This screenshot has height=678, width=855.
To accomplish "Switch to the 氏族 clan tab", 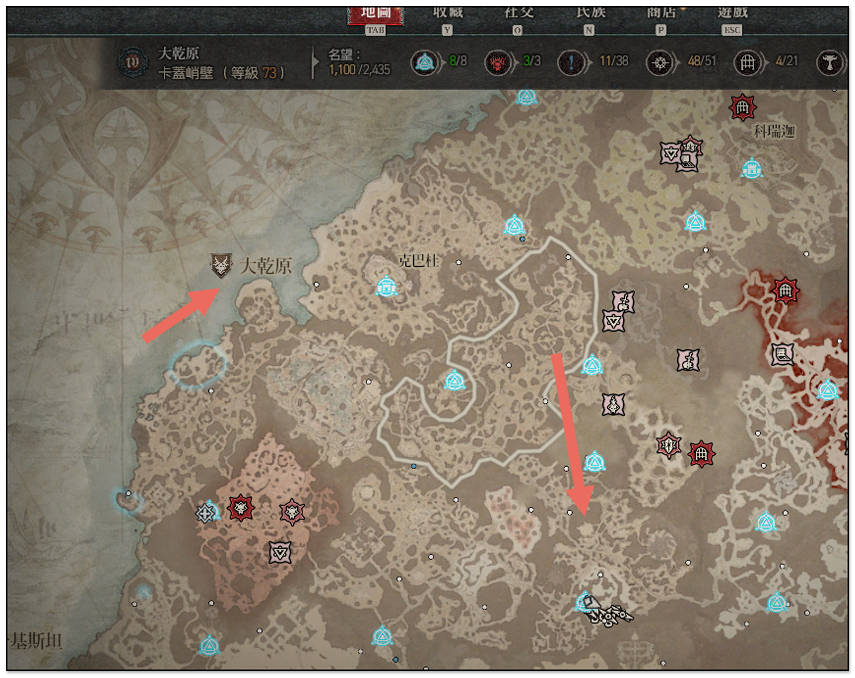I will point(590,13).
